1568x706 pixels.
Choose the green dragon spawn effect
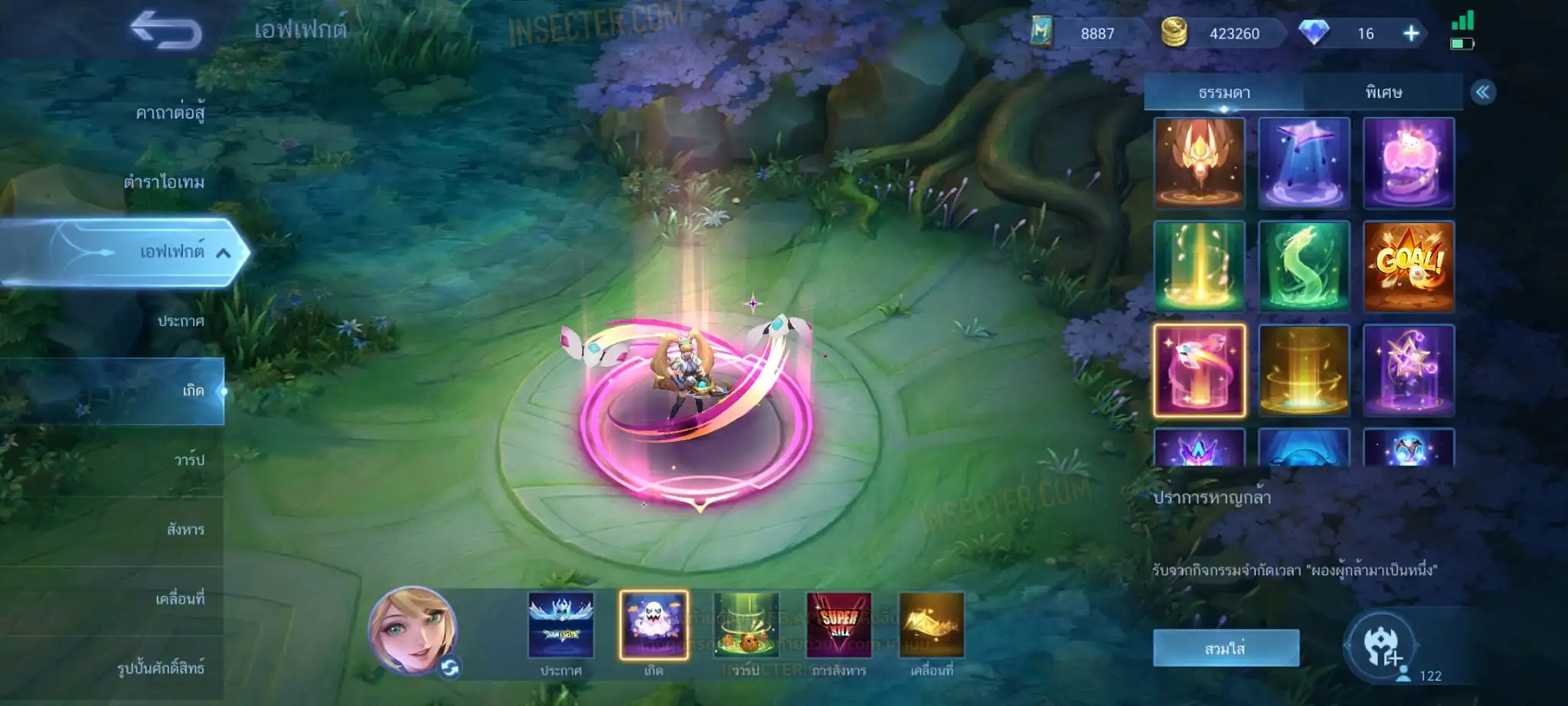(x=1304, y=266)
